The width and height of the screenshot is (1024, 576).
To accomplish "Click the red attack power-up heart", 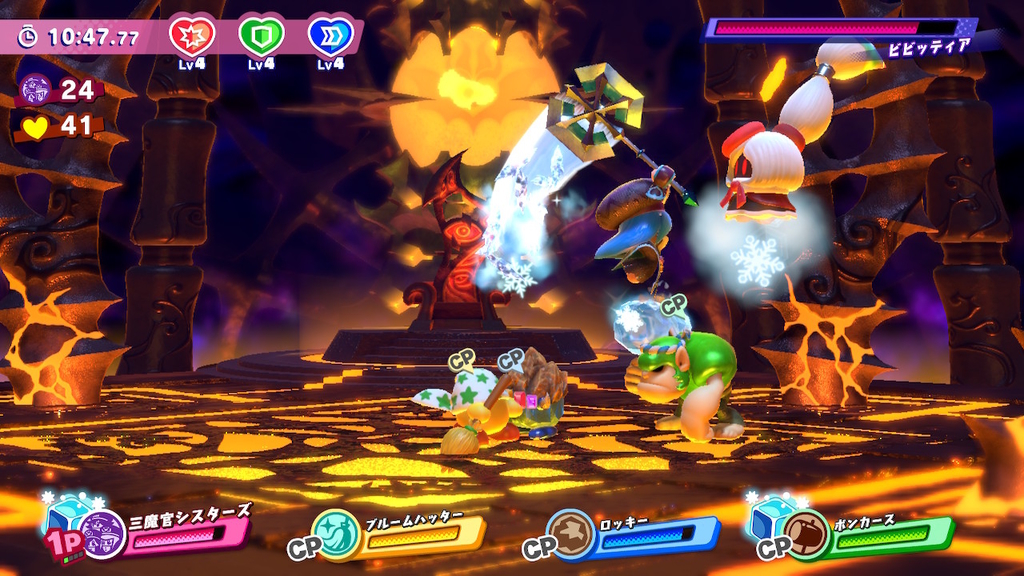I will (191, 36).
